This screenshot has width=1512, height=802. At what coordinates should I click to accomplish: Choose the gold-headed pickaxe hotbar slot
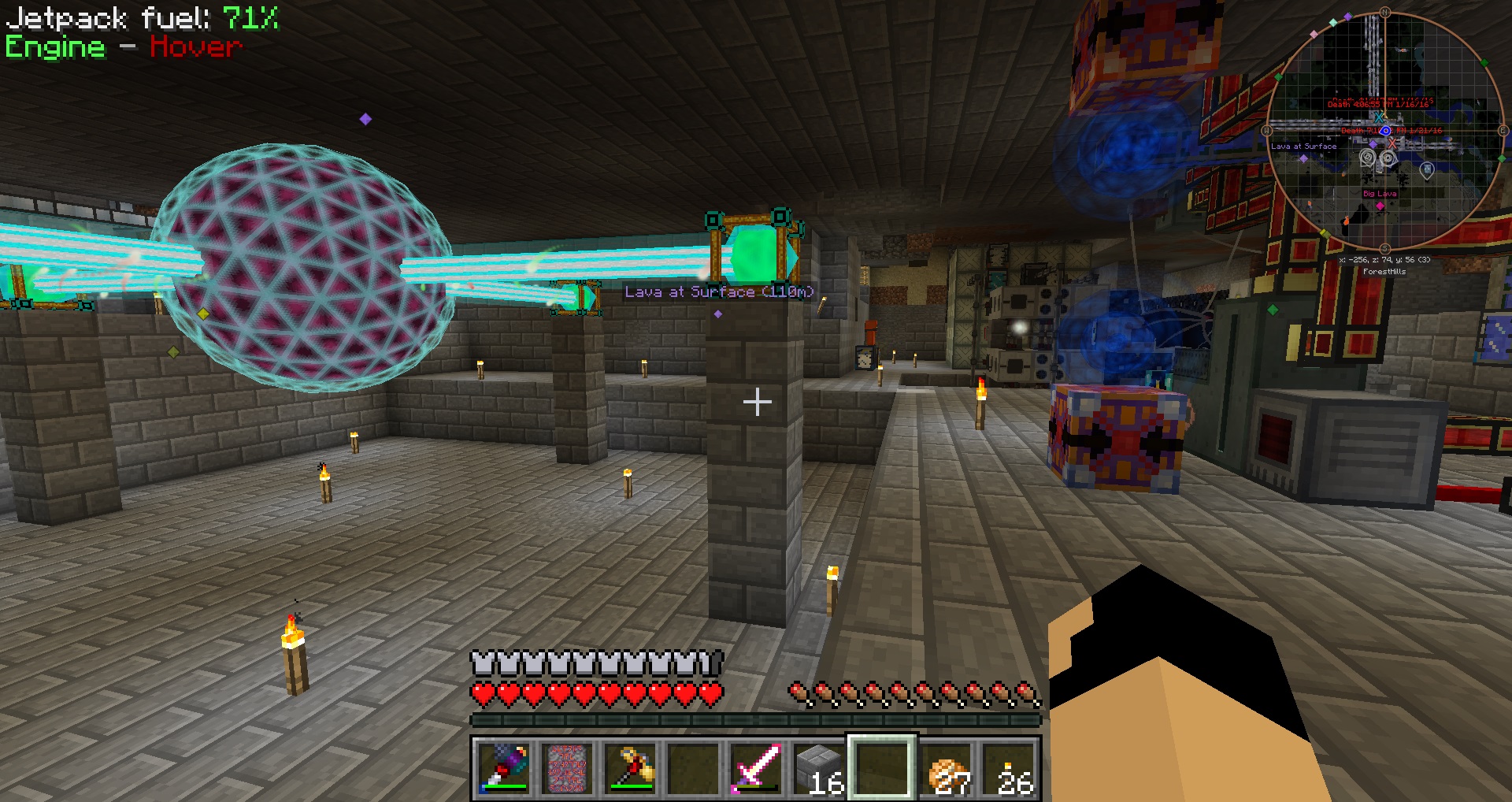pos(631,767)
